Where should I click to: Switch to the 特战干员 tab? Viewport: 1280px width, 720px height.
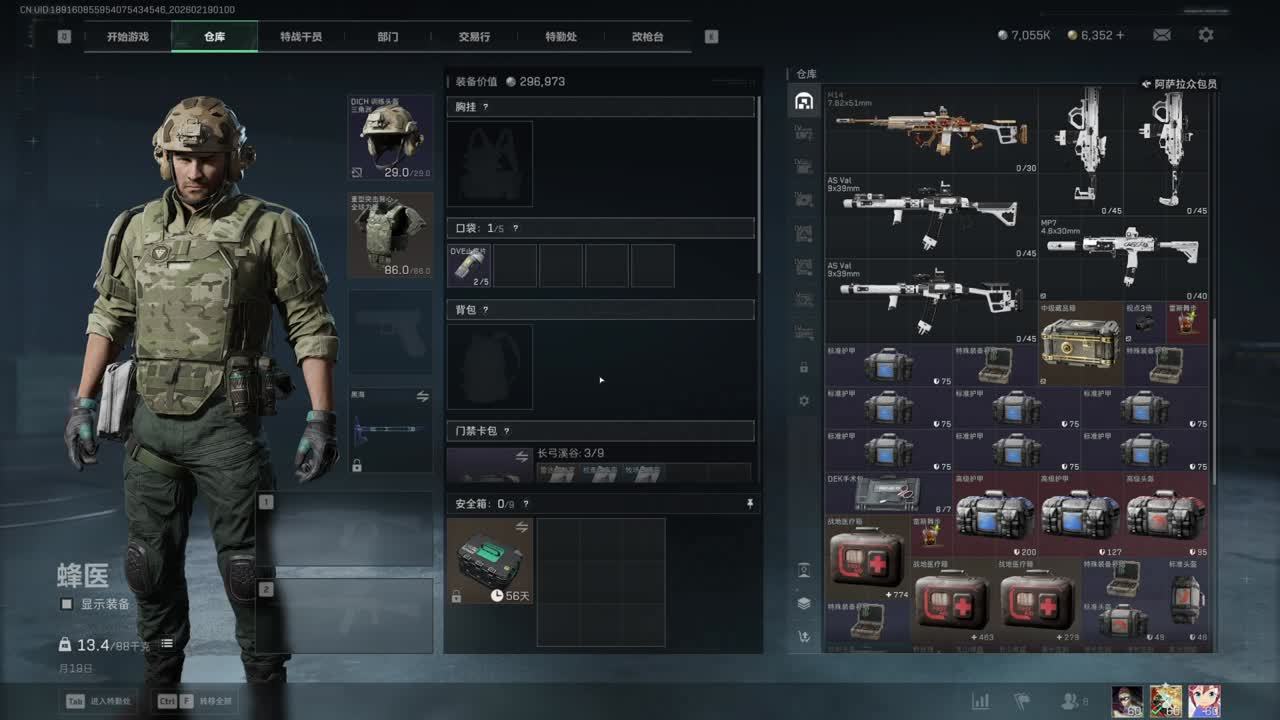(301, 37)
